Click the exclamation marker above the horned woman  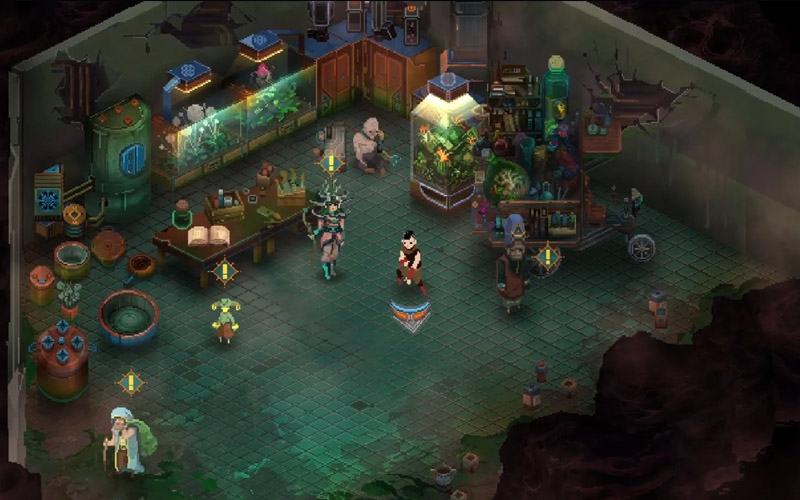(x=331, y=163)
